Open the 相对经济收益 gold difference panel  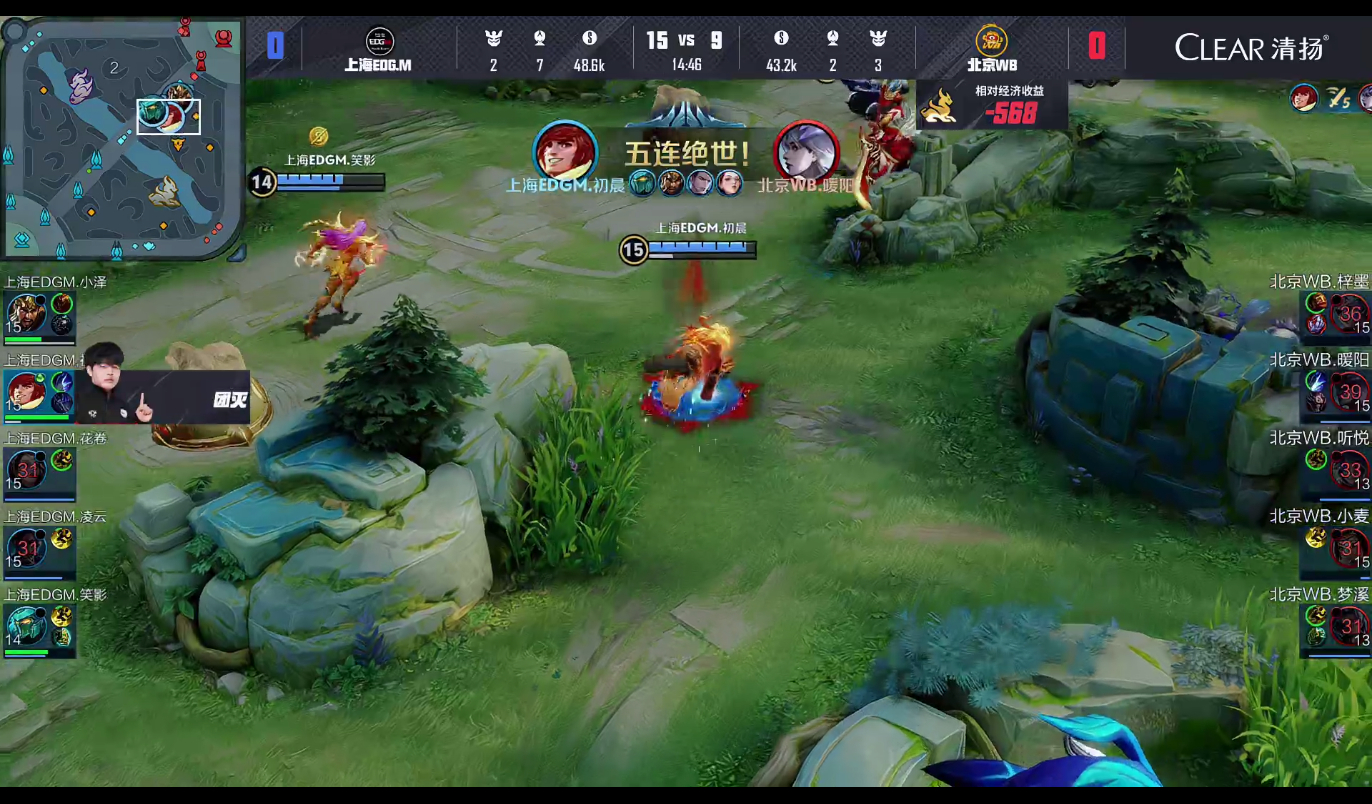pyautogui.click(x=992, y=105)
